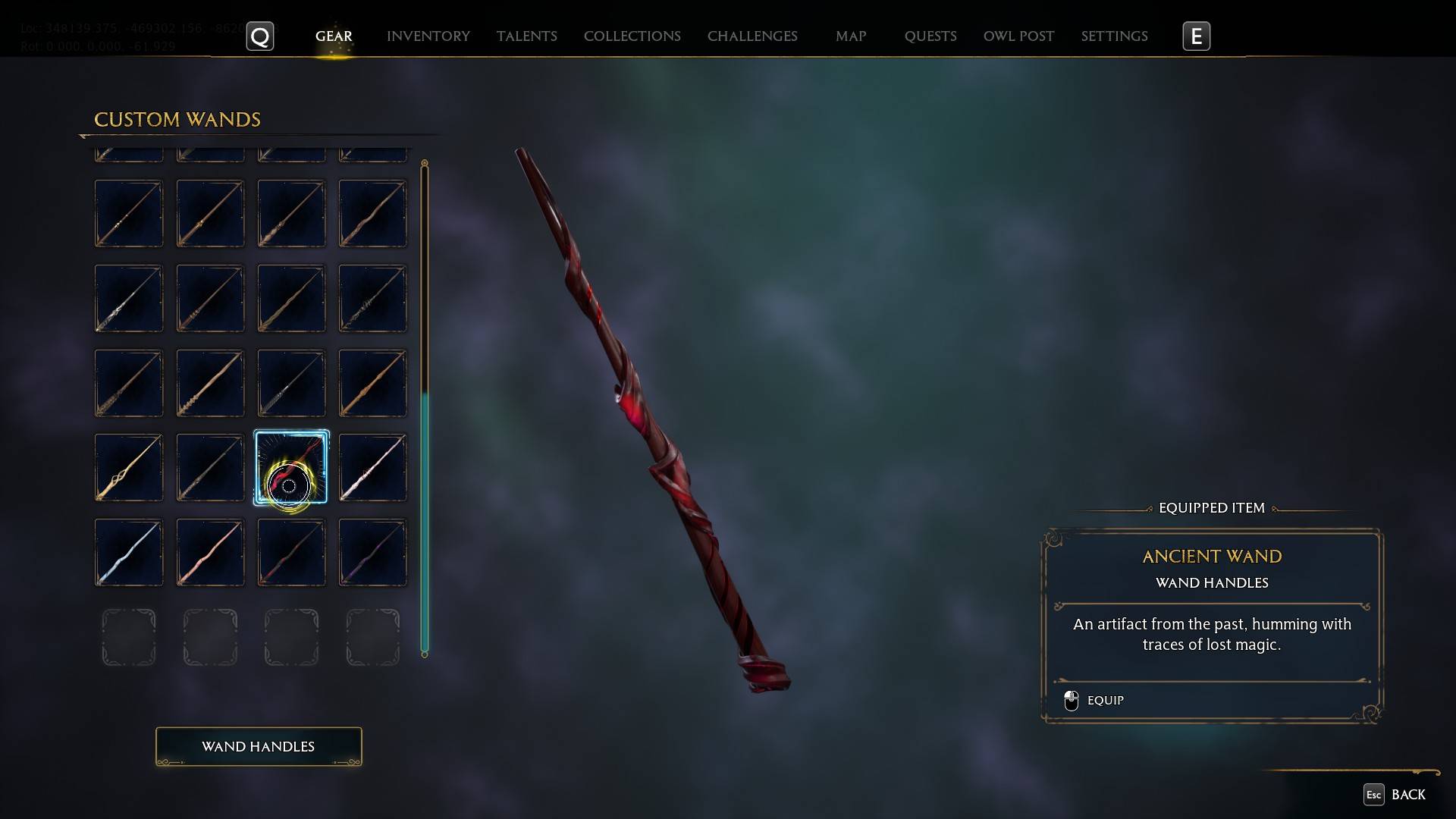Choose the pink wand handle beside the blue one

click(x=209, y=552)
